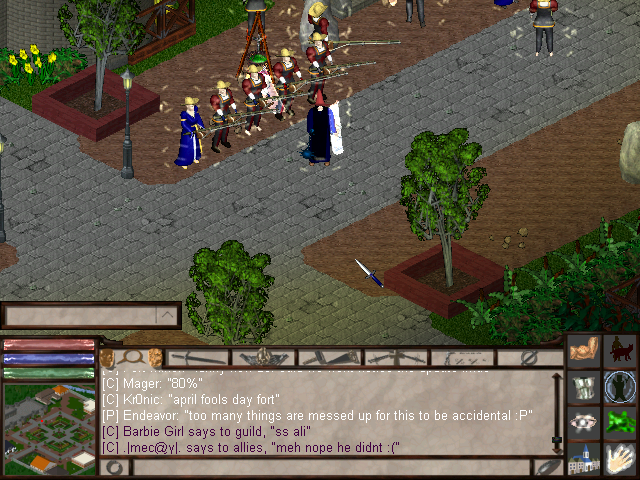Select the circled figure character icon
Screen dimensions: 640x480
[x=621, y=386]
